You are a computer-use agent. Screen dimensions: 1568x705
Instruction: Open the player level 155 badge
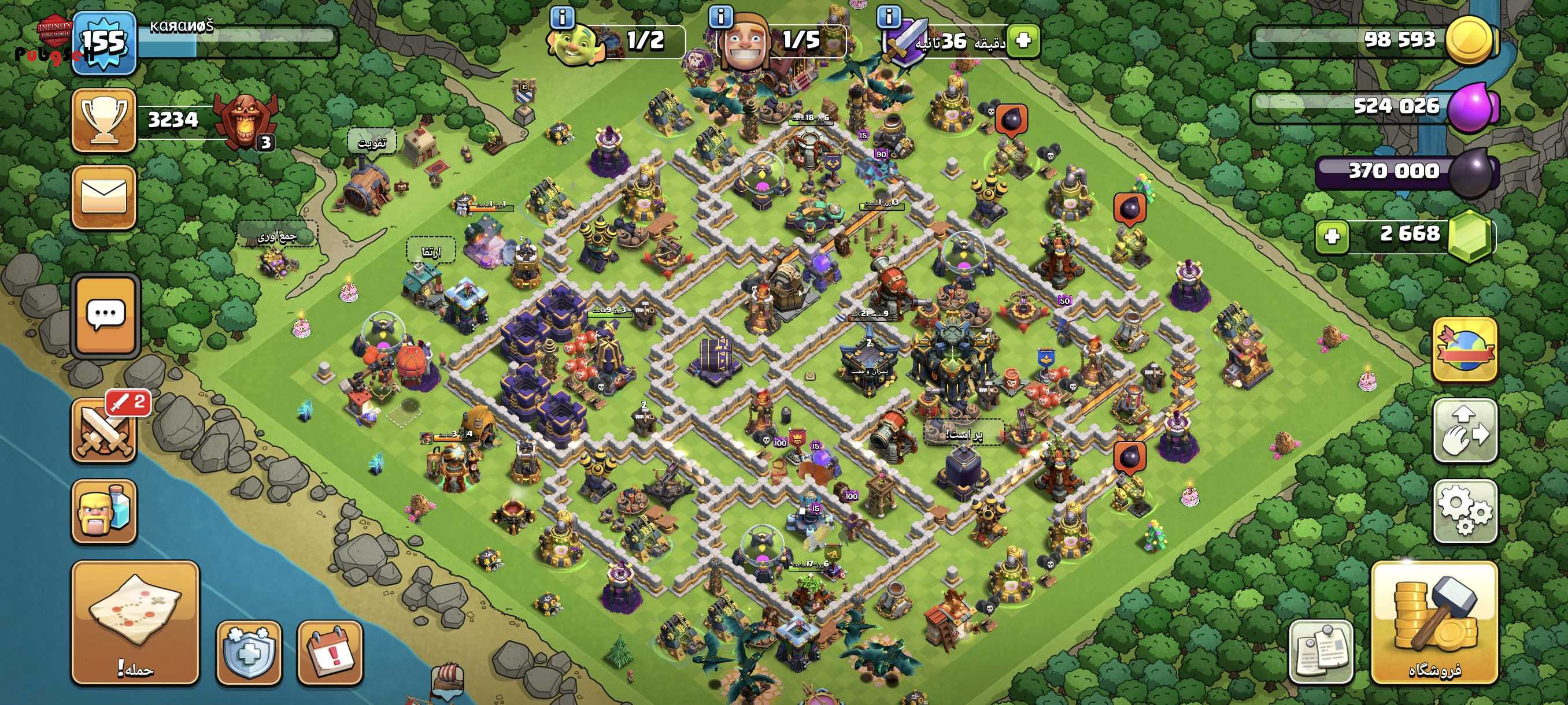(104, 43)
